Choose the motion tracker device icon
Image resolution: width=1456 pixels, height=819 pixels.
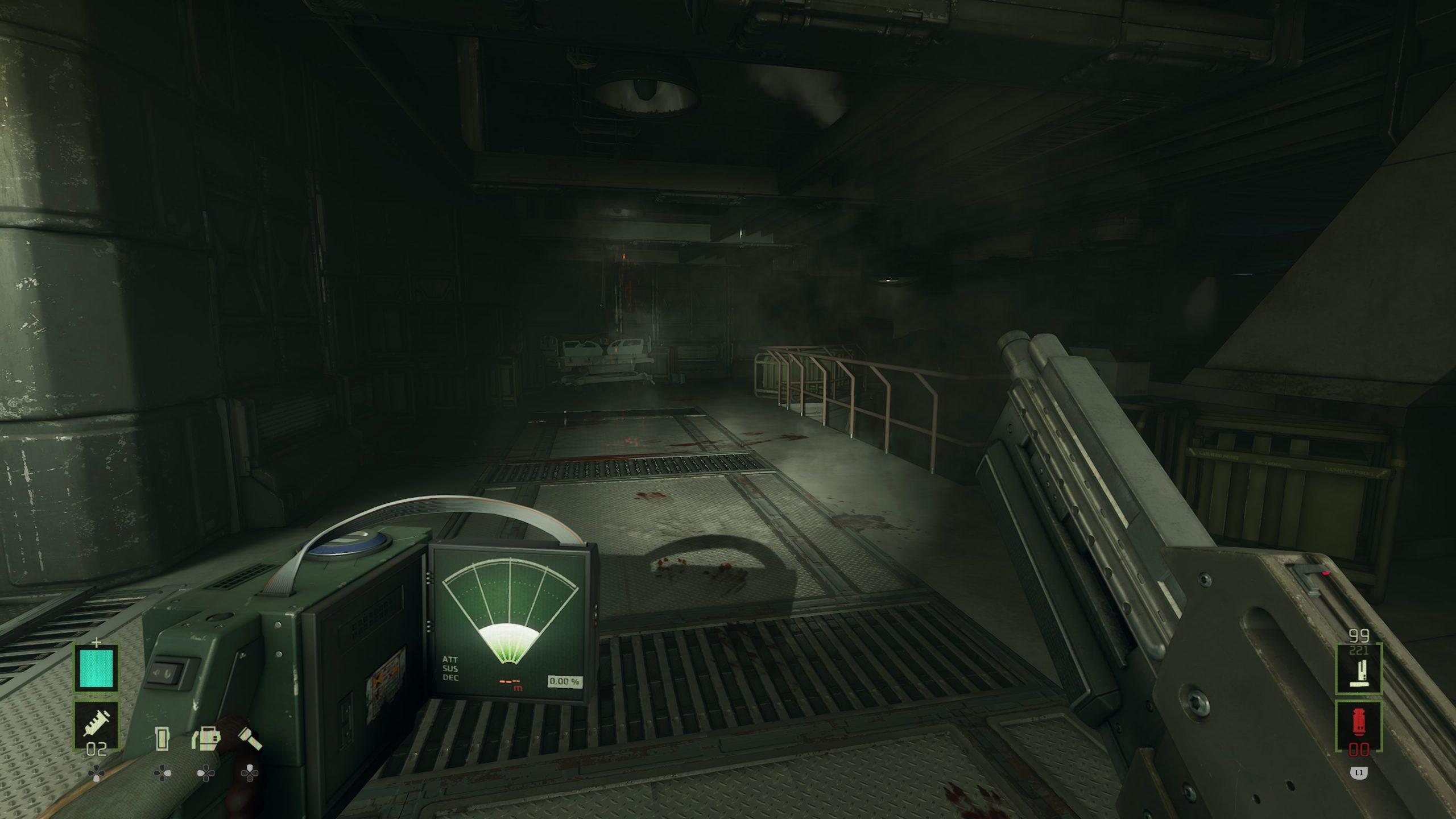coord(206,739)
